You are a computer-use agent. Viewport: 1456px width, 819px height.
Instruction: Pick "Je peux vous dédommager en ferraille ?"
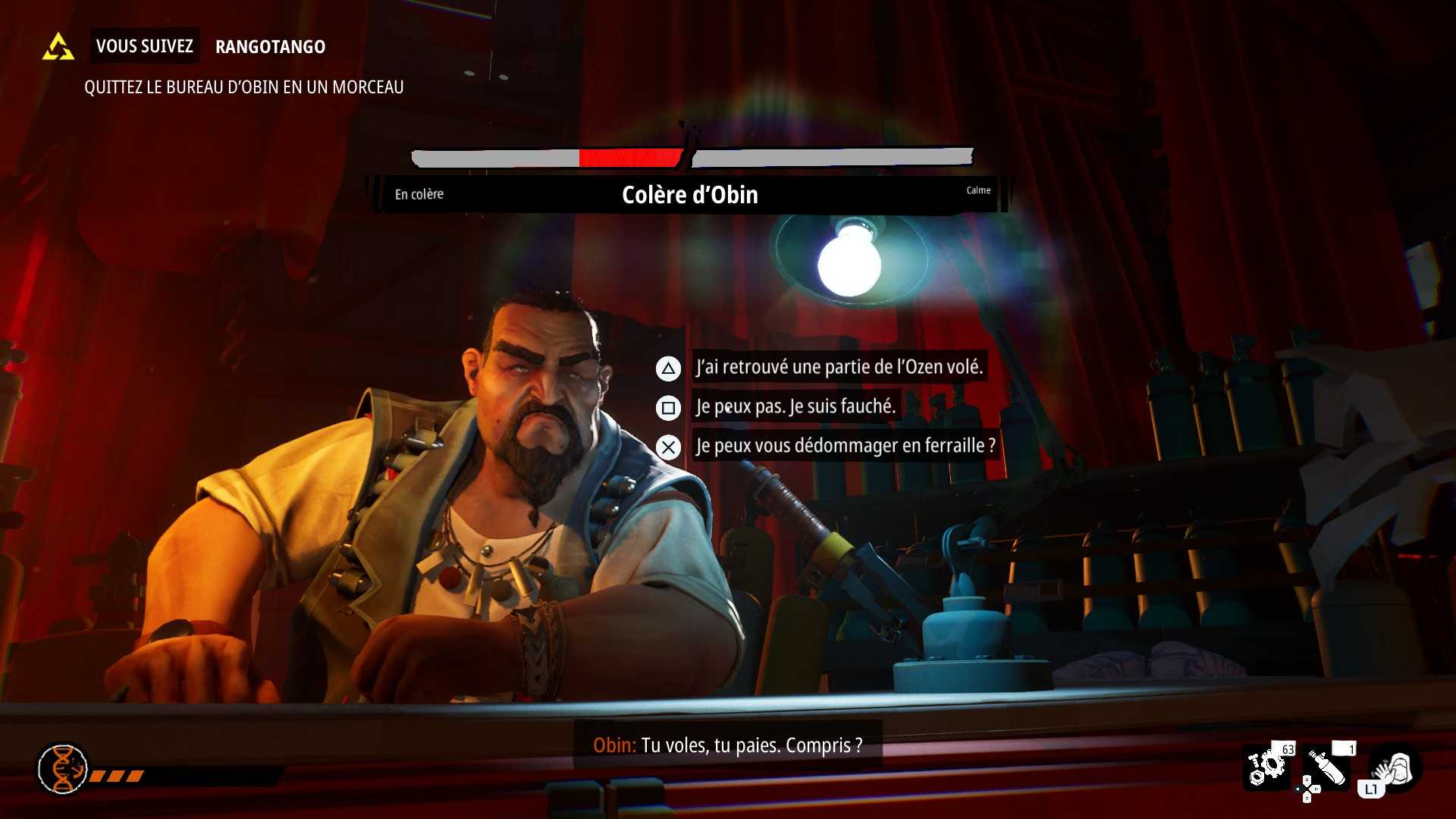845,447
